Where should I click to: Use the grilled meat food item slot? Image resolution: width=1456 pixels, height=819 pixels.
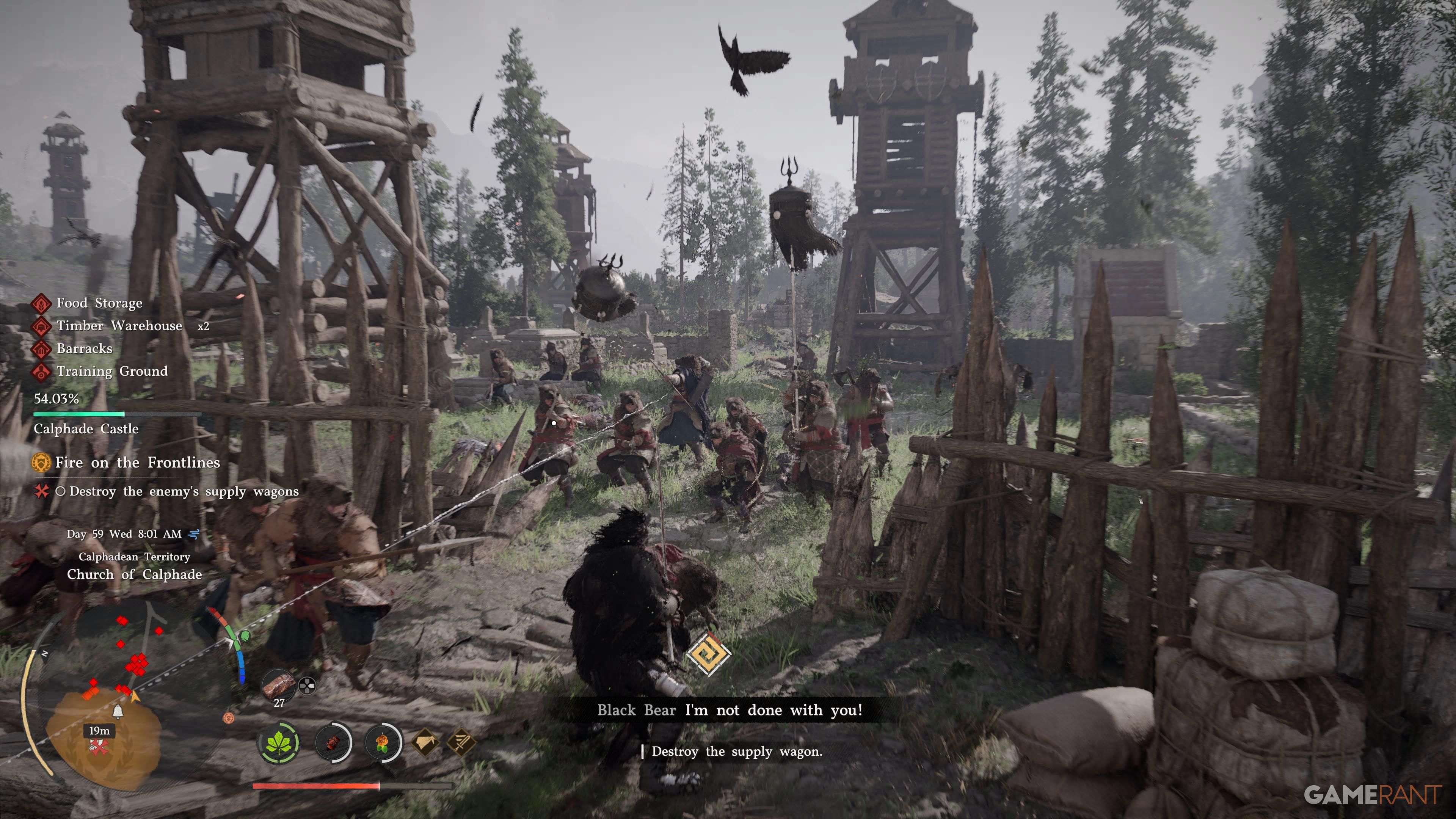279,684
